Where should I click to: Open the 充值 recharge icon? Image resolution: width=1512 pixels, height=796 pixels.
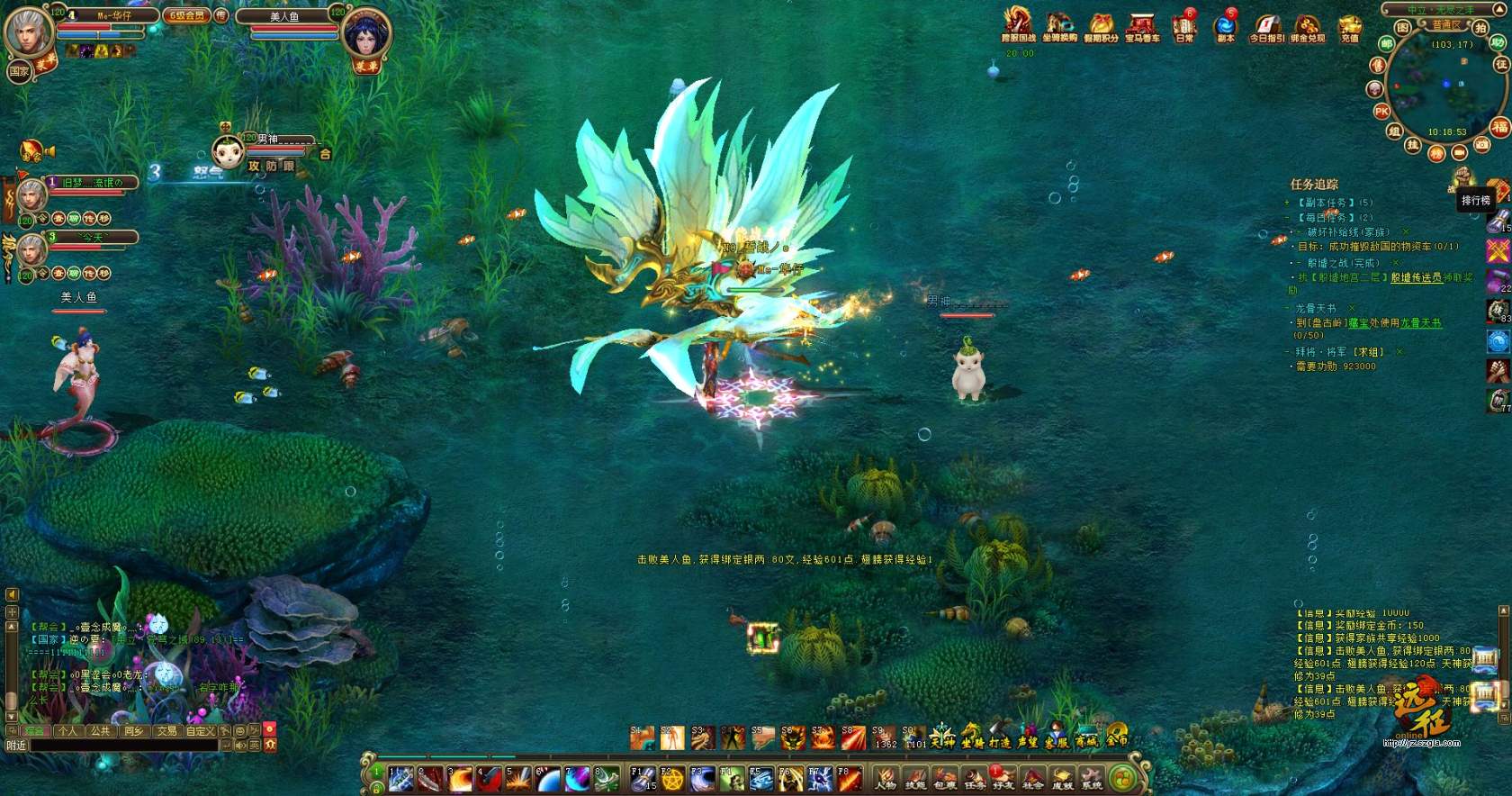(x=1349, y=25)
